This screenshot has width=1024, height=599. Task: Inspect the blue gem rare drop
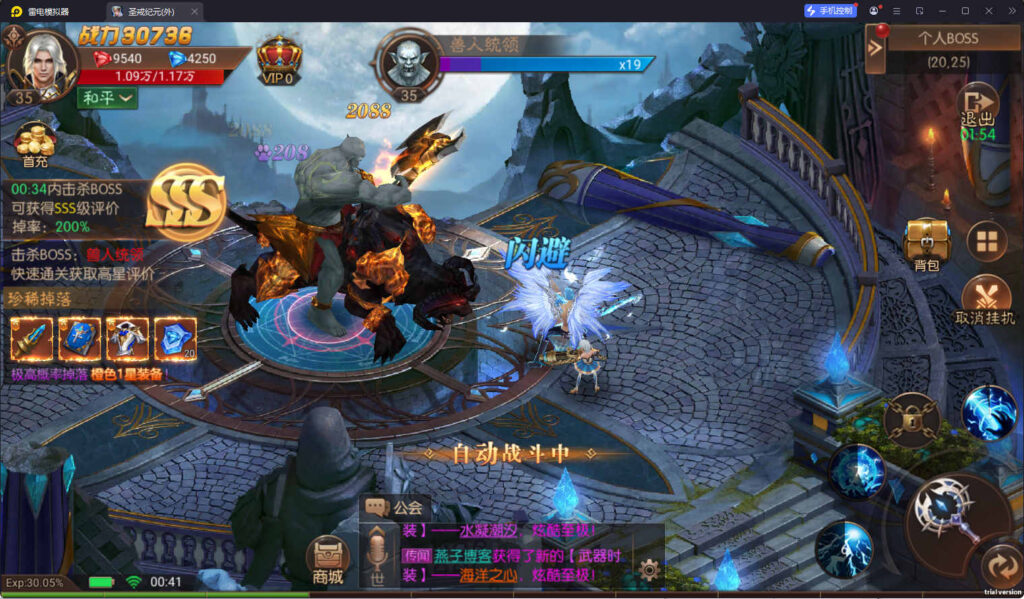point(175,339)
